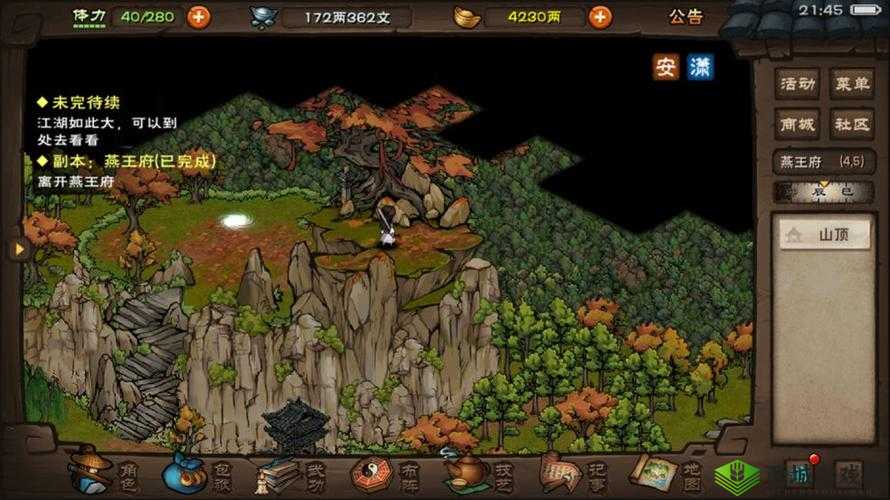Open the 公告 announcements
The image size is (890, 500).
[x=686, y=17]
